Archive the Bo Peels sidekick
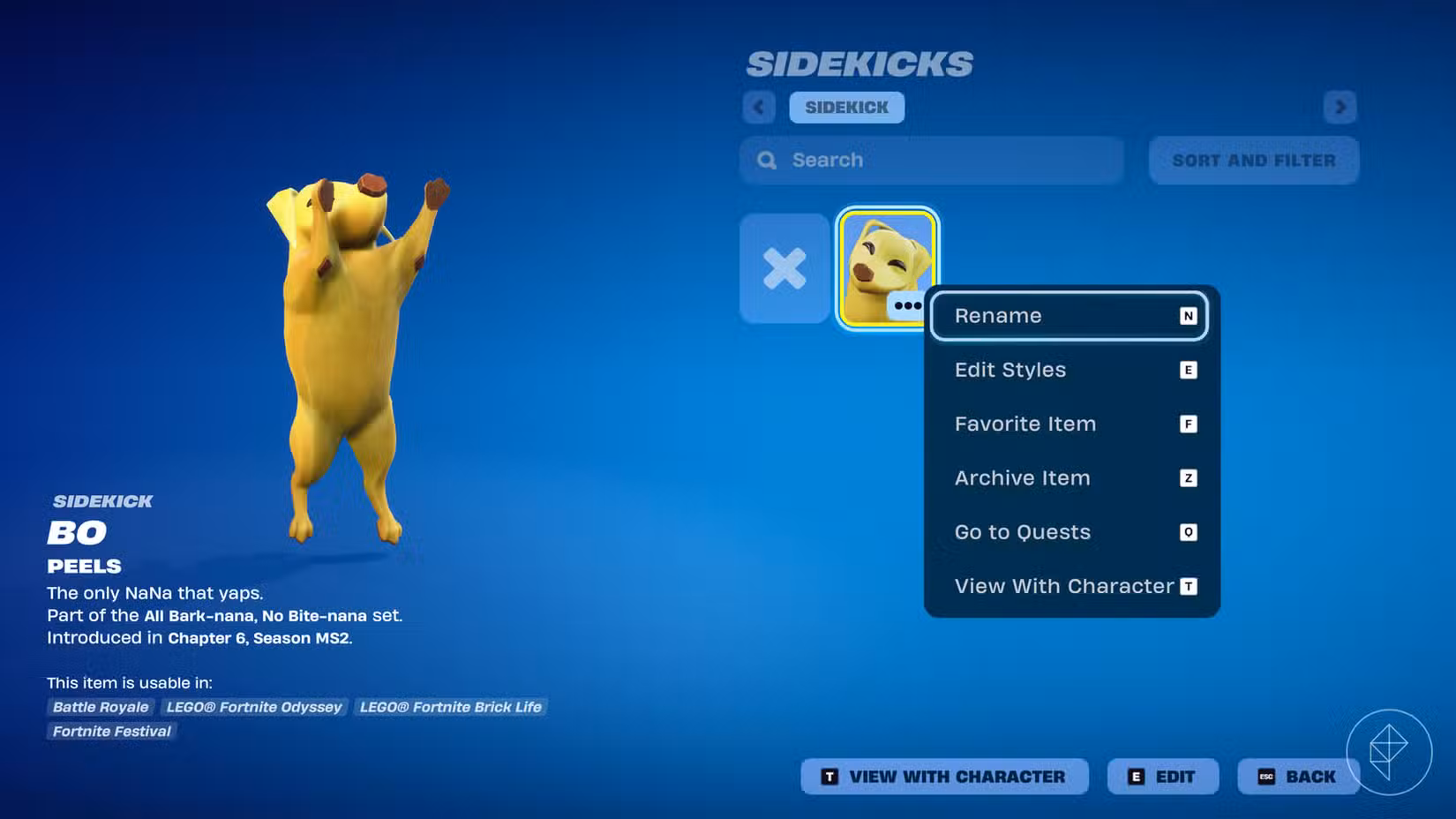 tap(1022, 477)
